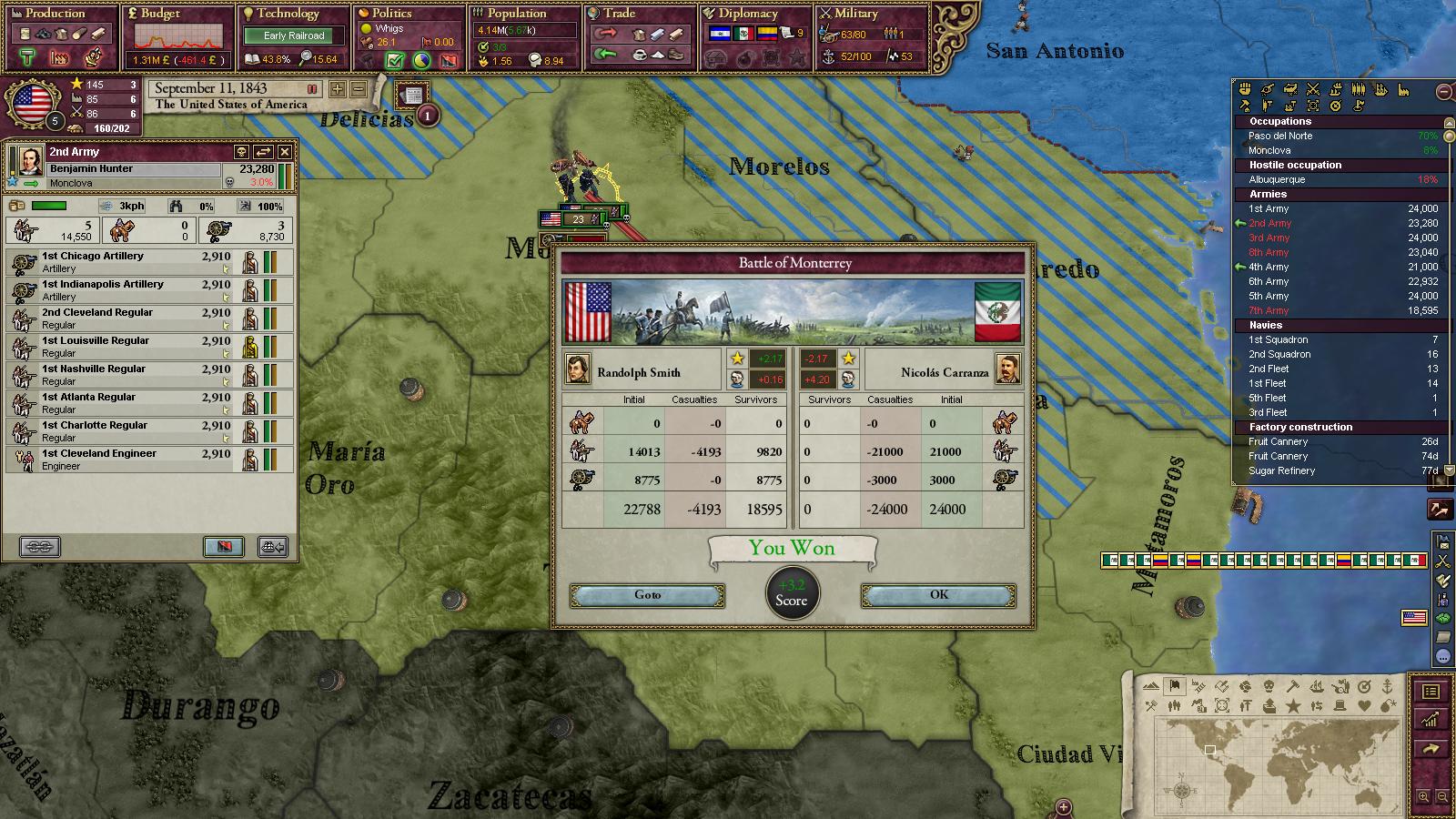Decrease game speed with the minus button
The width and height of the screenshot is (1456, 819).
359,89
